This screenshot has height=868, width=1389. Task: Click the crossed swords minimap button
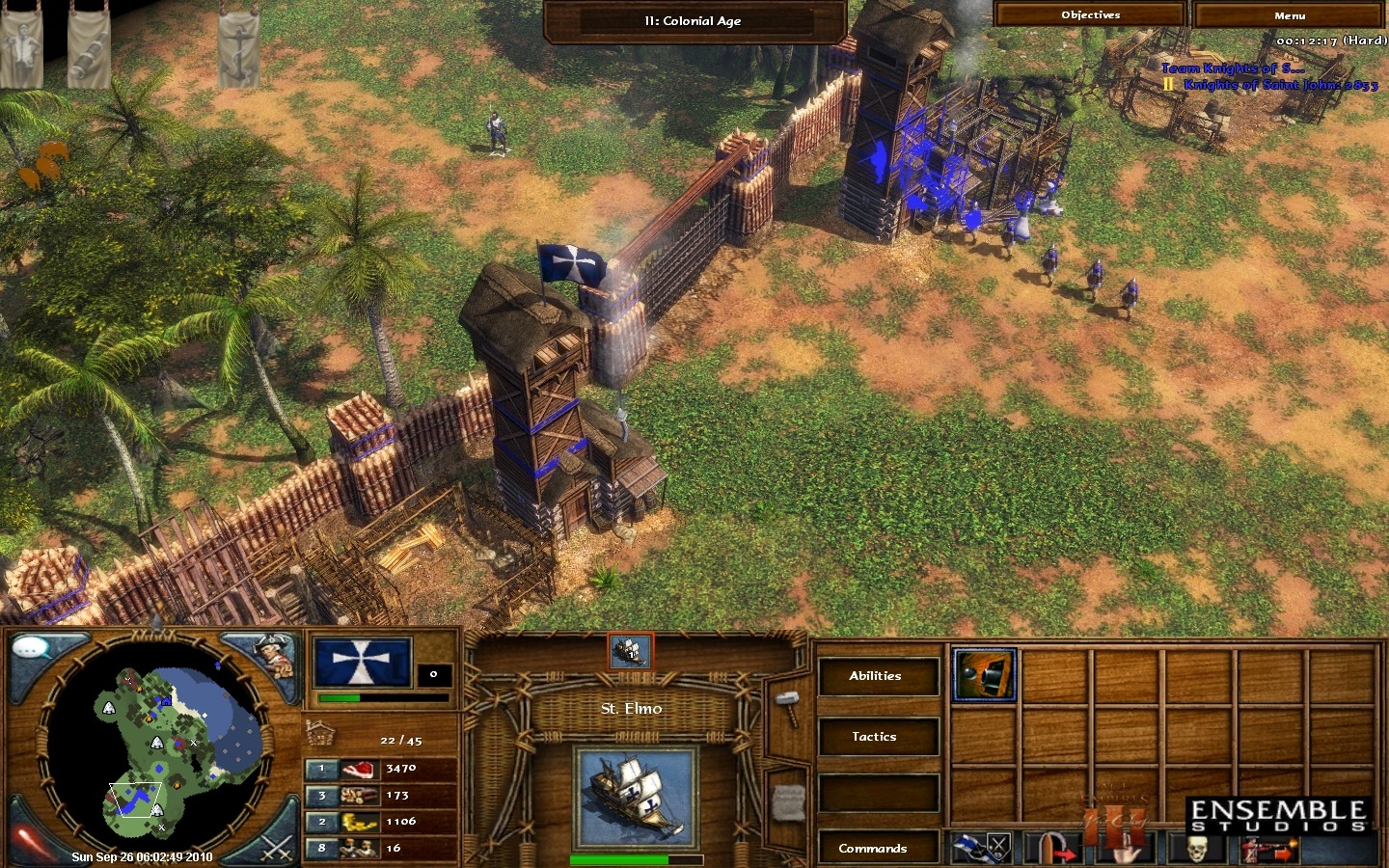[x=275, y=849]
